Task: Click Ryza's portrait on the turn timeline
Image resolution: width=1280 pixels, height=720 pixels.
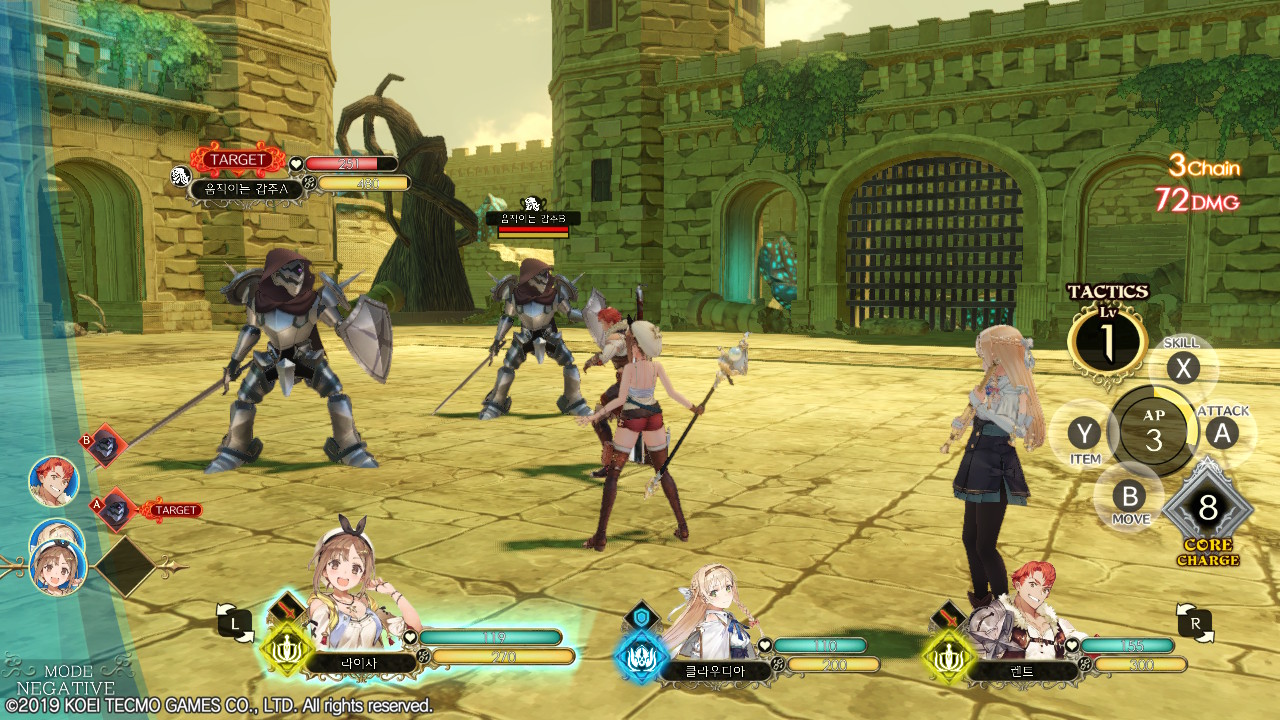Action: pos(58,566)
